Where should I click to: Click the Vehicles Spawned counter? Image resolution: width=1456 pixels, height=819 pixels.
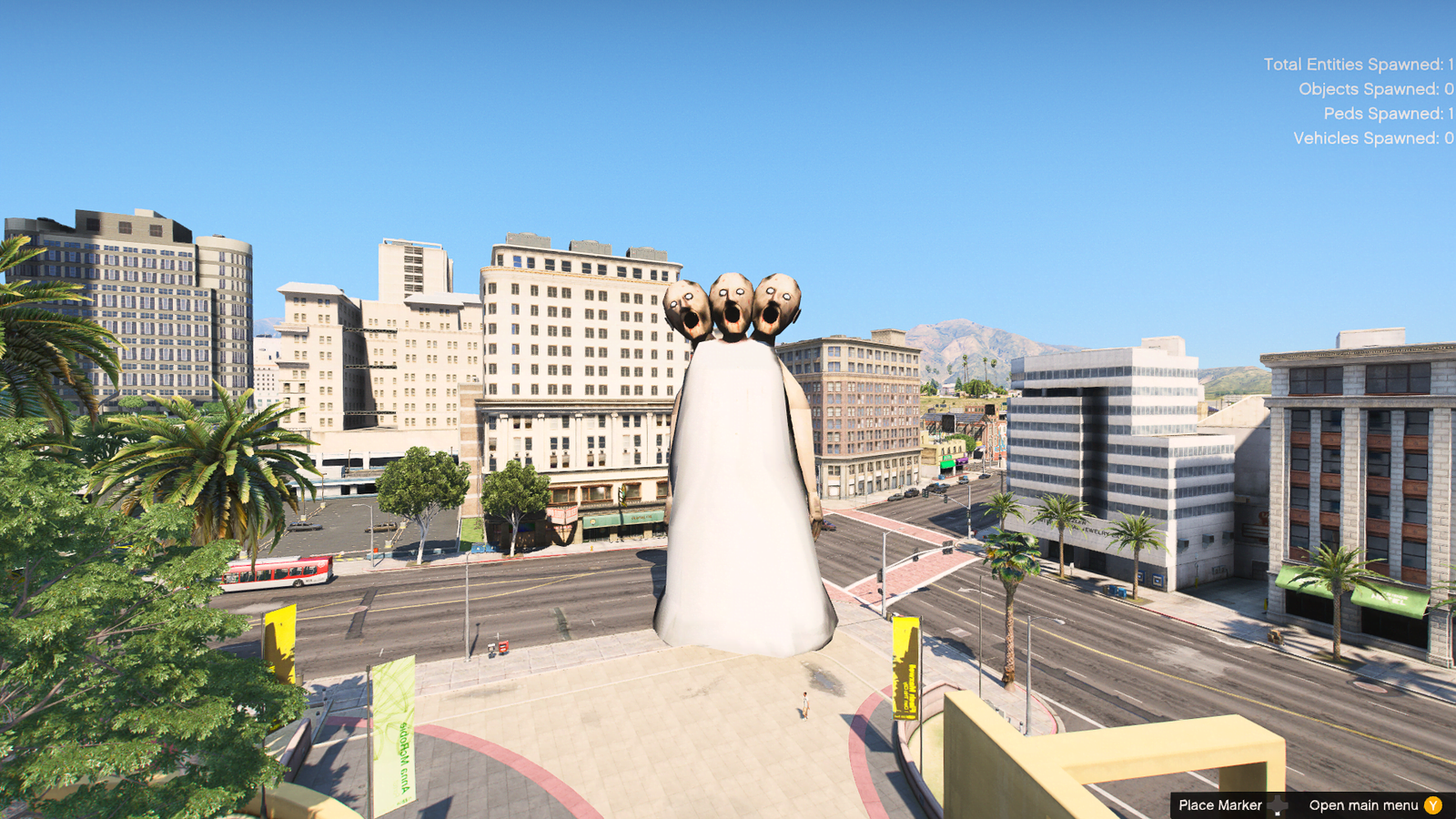point(1370,139)
